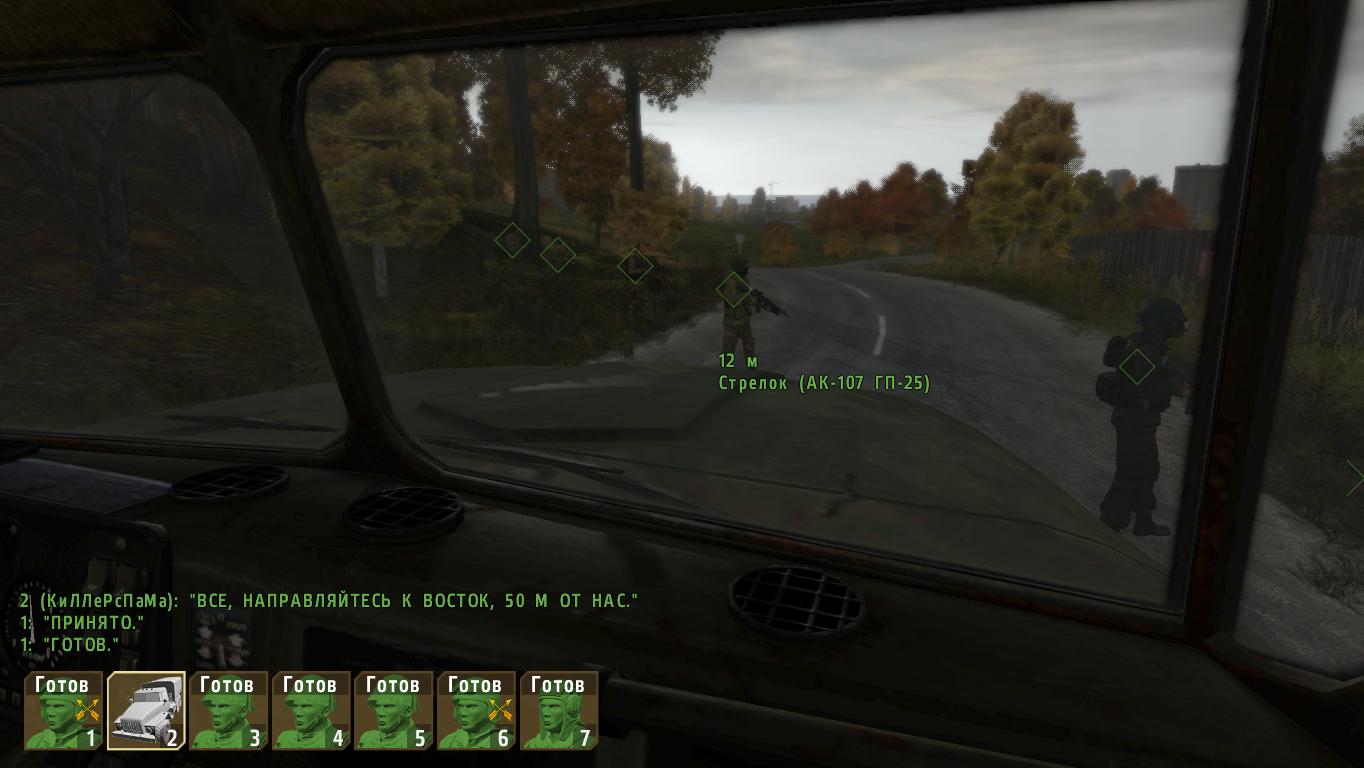Select the truck unit 2 card
The height and width of the screenshot is (768, 1364).
point(146,711)
